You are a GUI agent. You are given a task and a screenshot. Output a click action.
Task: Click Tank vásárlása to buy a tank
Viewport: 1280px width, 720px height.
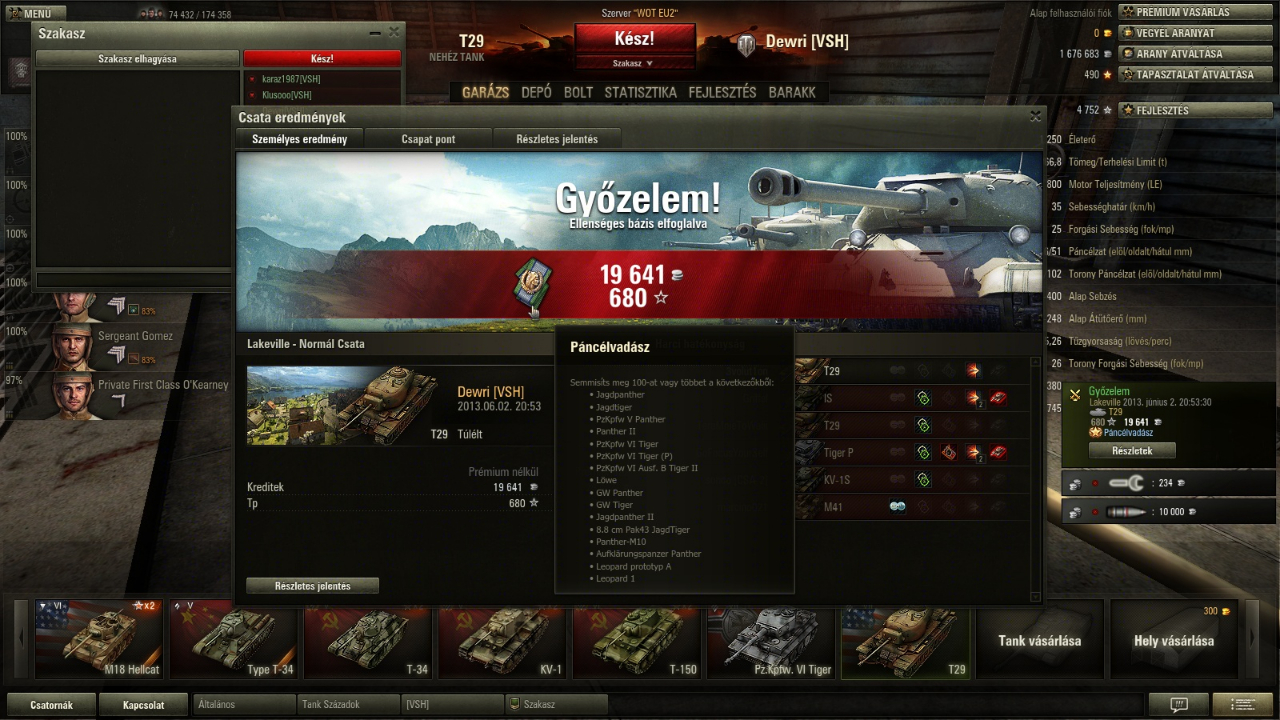tap(1039, 640)
